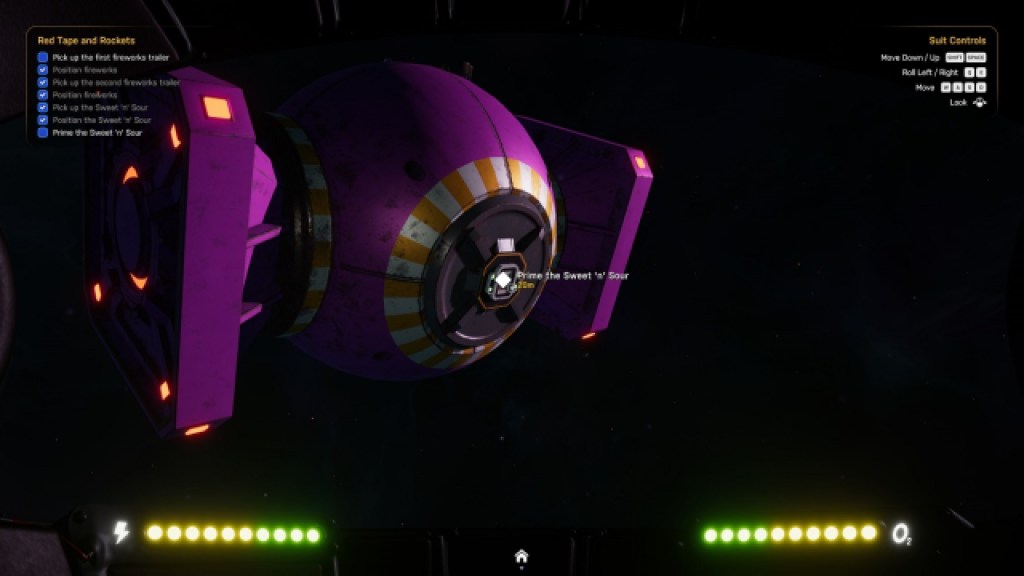Click the home waypoint icon
The height and width of the screenshot is (576, 1024).
521,556
